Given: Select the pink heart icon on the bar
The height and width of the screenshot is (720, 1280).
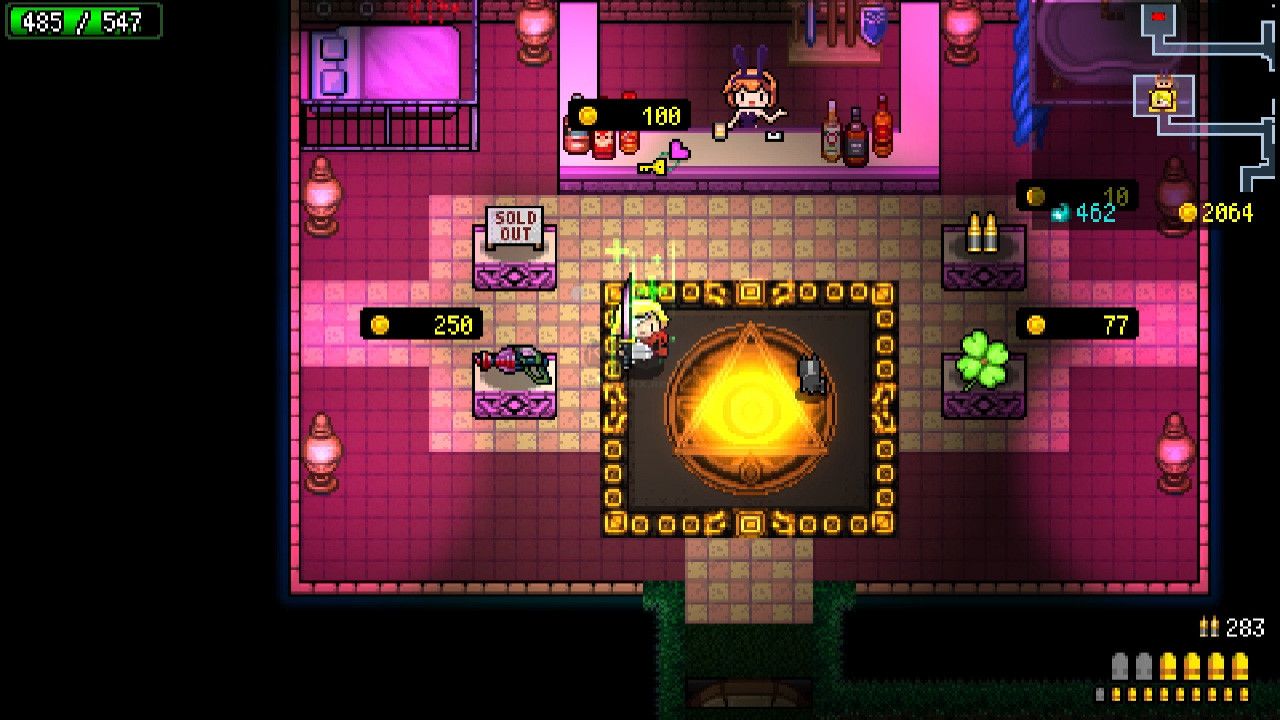Looking at the screenshot, I should (680, 150).
